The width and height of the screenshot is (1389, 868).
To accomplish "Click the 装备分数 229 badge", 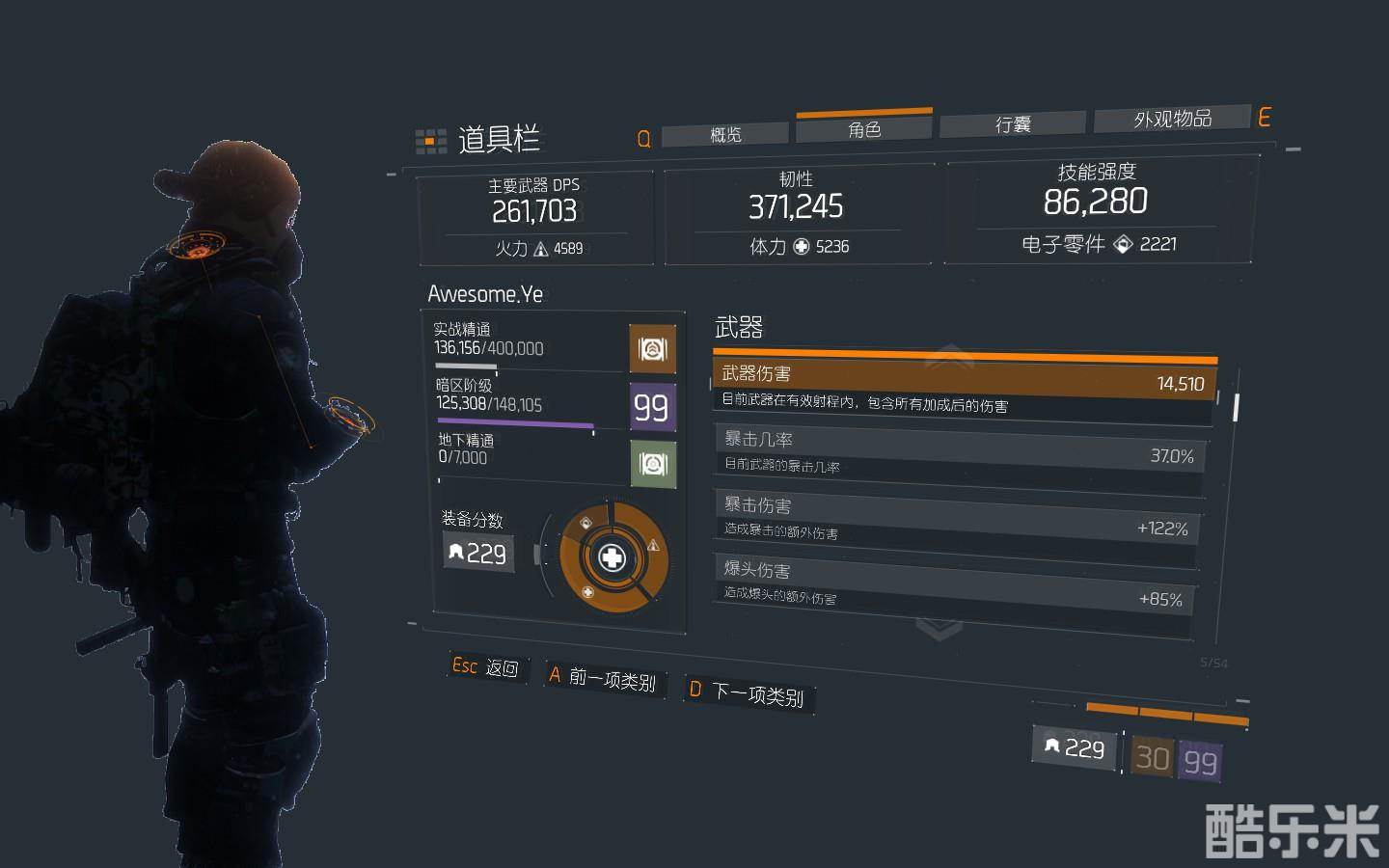I will pyautogui.click(x=478, y=553).
